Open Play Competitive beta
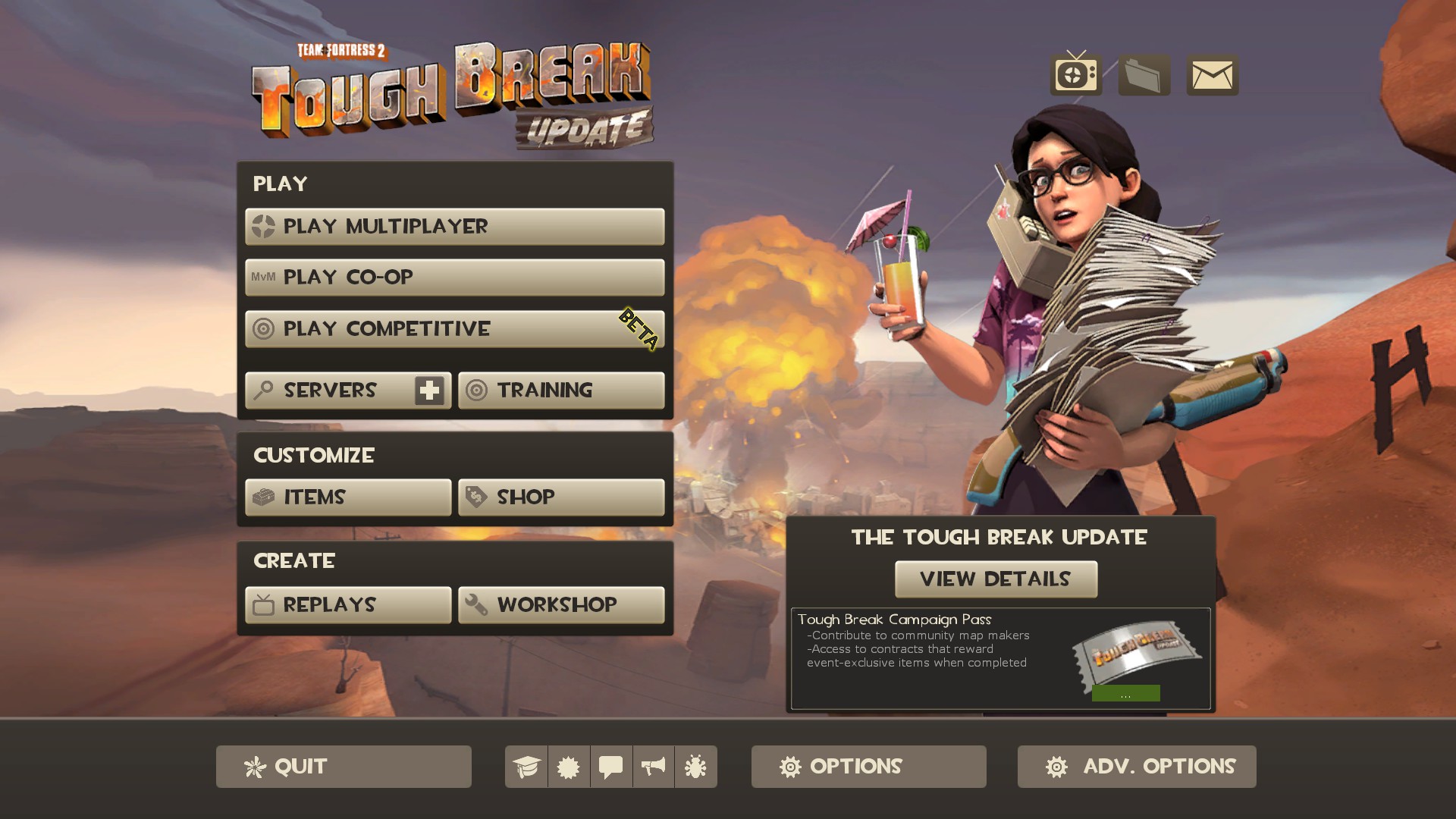The height and width of the screenshot is (819, 1456). (x=454, y=329)
